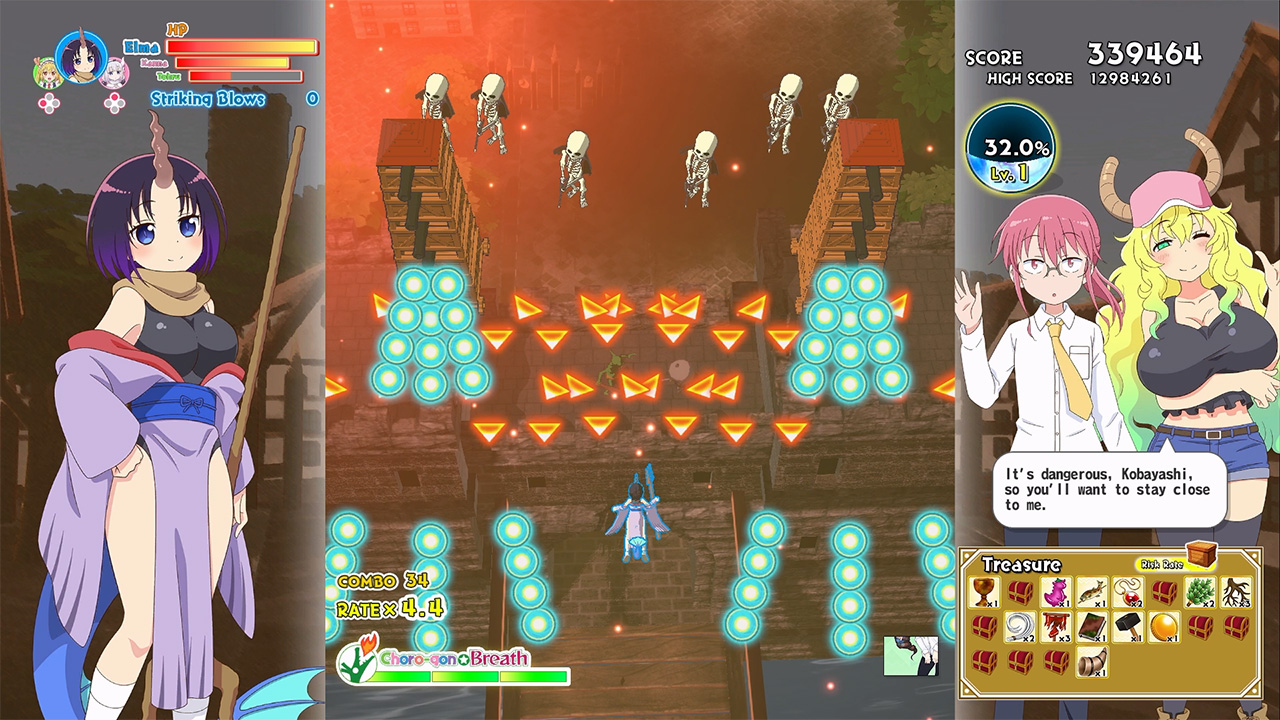Click the green herb bundle treasure icon

[x=1200, y=593]
